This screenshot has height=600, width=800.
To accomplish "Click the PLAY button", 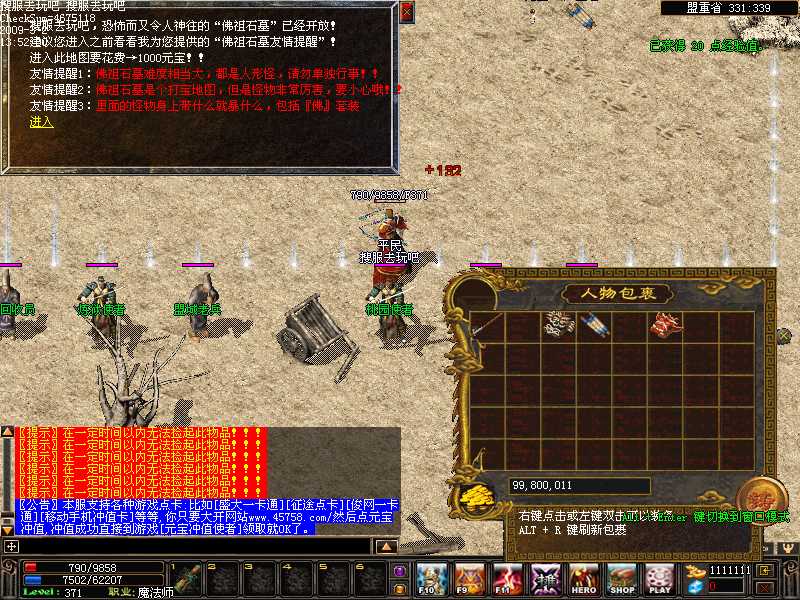I will click(x=659, y=578).
